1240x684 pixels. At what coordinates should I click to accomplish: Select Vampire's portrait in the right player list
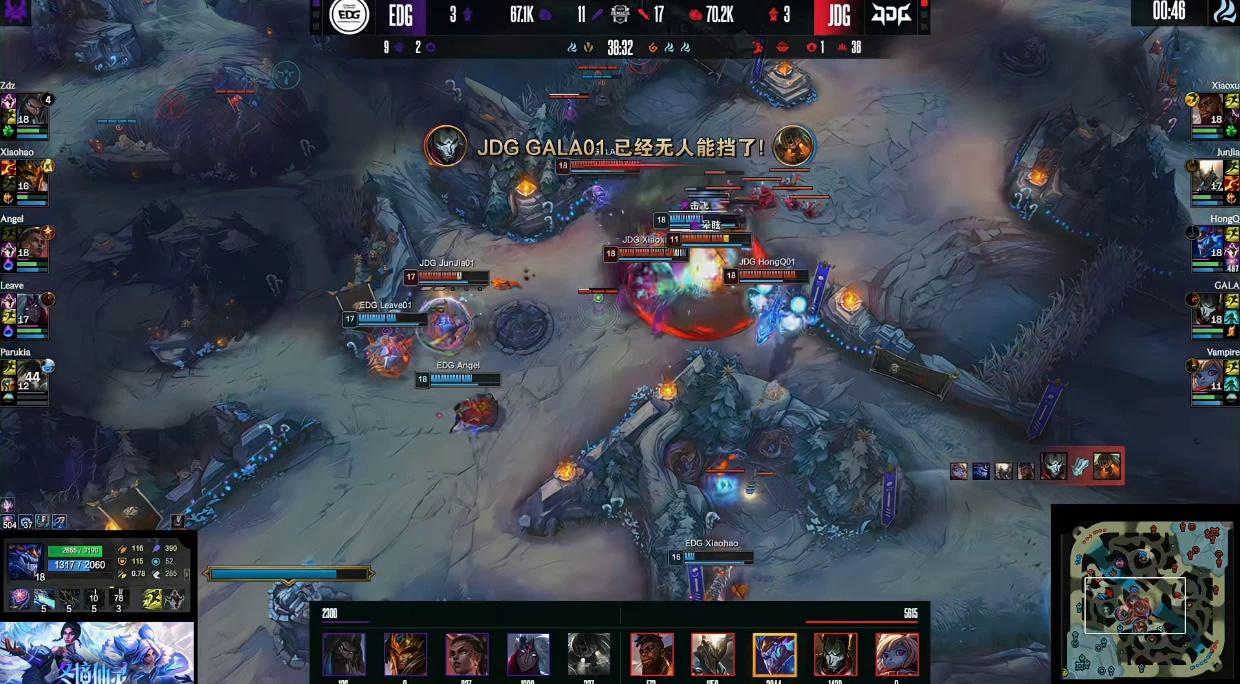click(1208, 376)
